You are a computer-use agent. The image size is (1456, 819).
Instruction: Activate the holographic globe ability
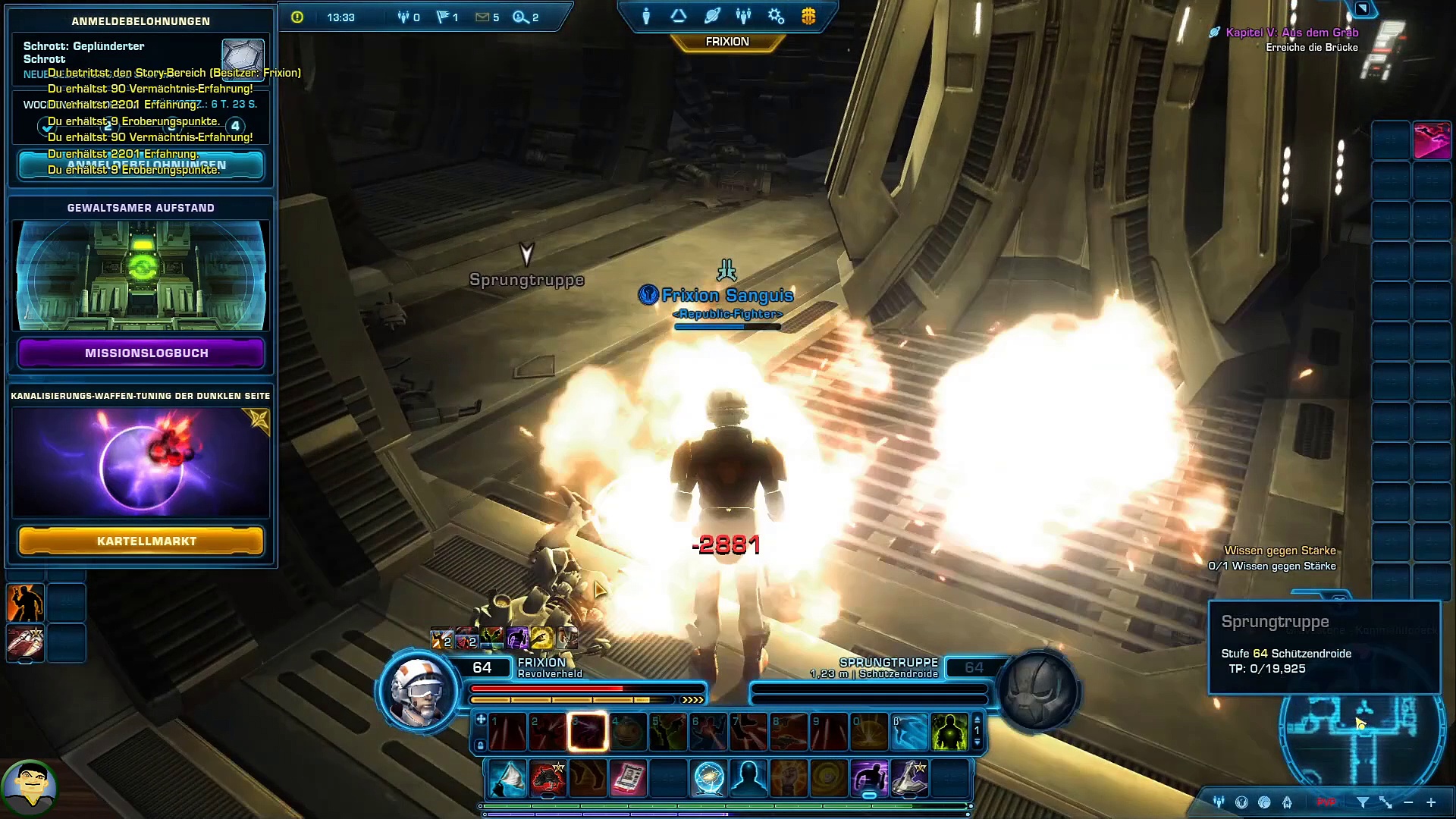(x=708, y=779)
